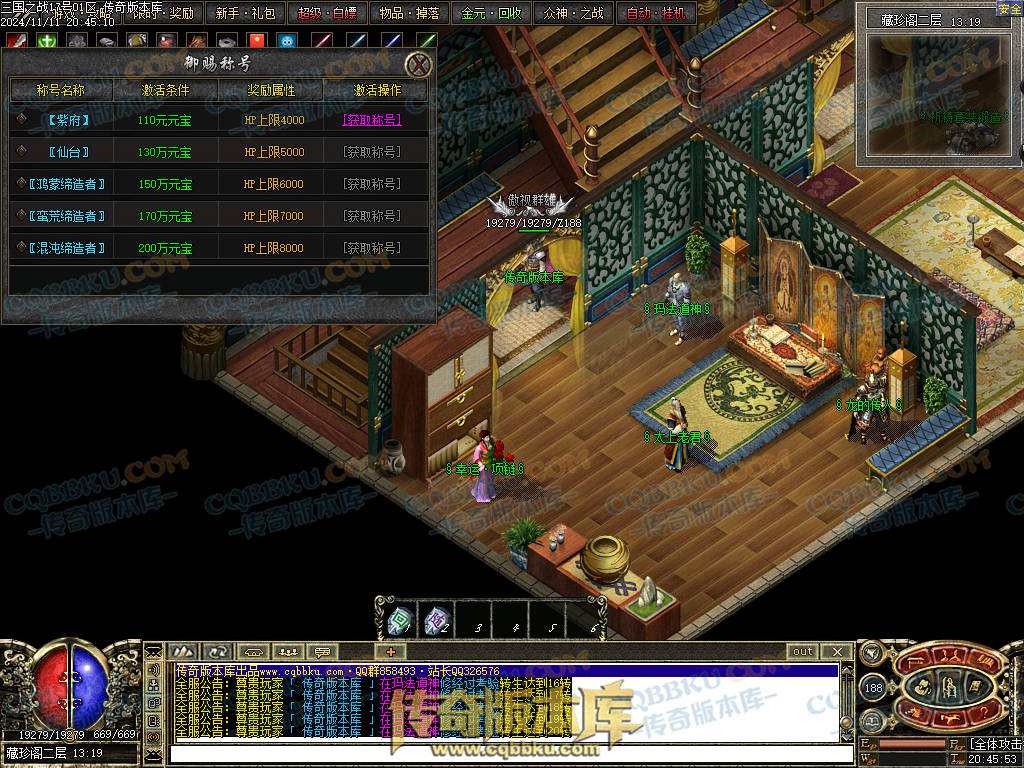Viewport: 1024px width, 768px height.
Task: Use the purple rune in hotbar slot 2
Action: 435,621
